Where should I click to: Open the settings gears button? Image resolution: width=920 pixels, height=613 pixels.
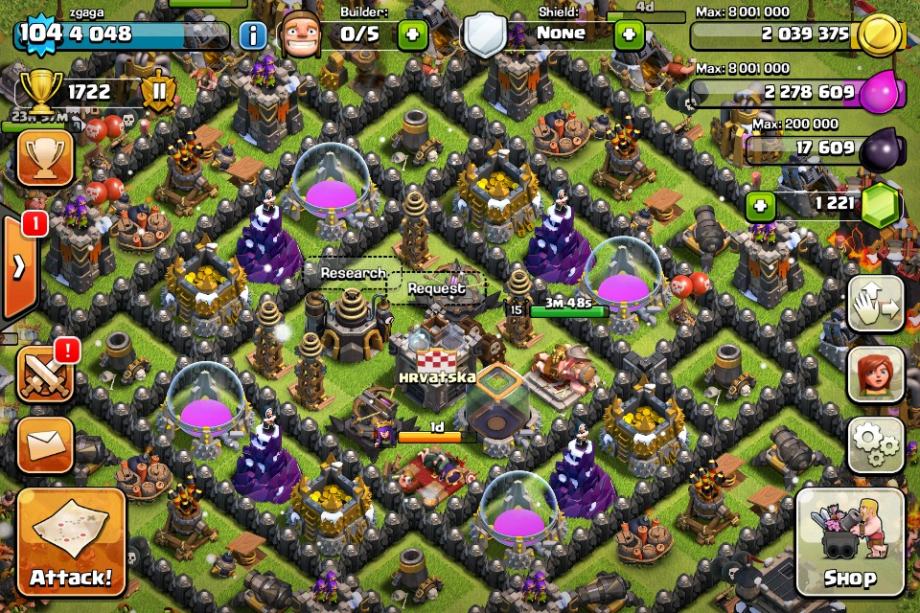click(875, 444)
